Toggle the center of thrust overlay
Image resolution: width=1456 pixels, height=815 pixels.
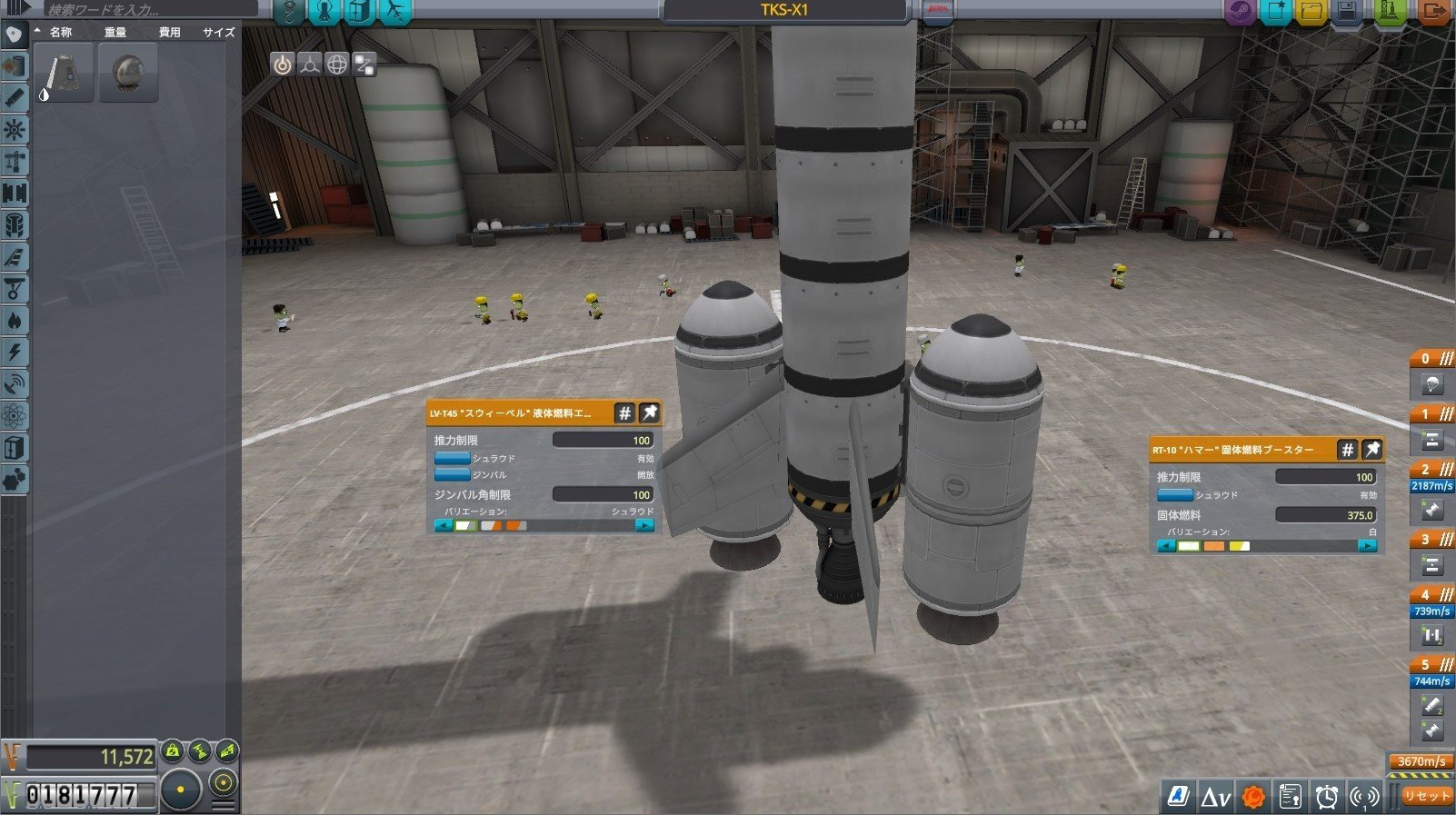click(x=310, y=65)
